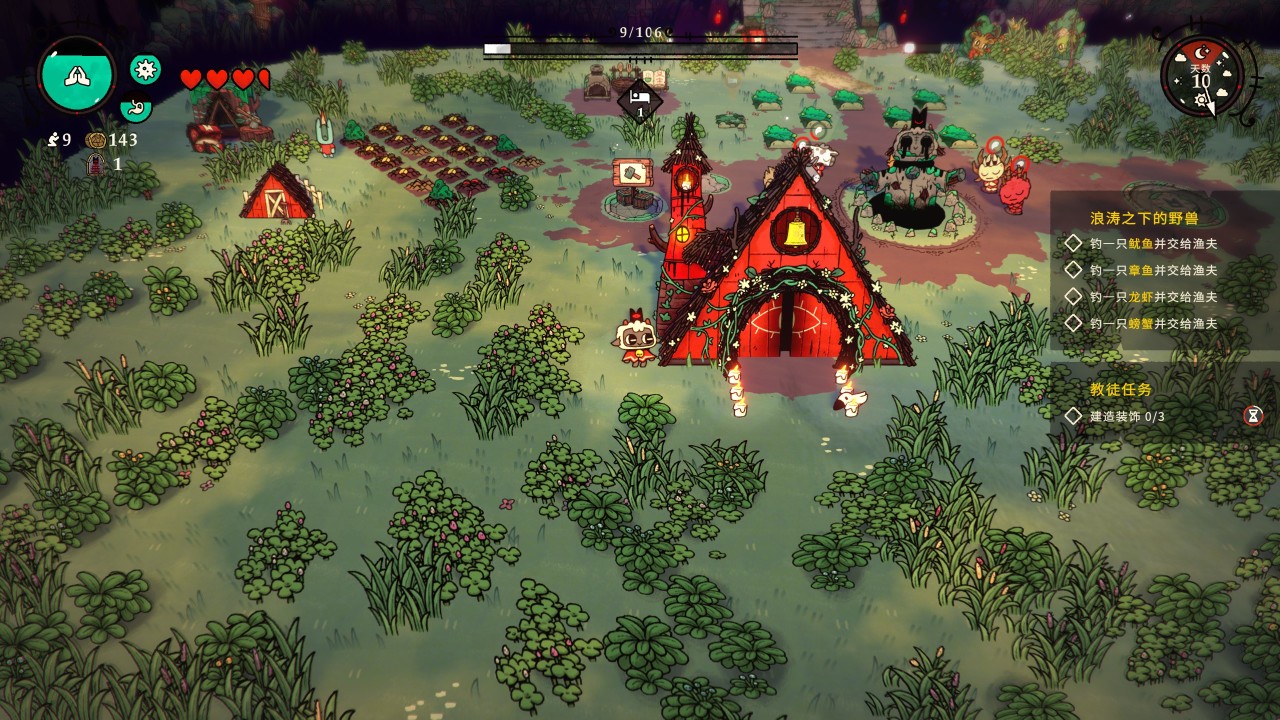Choose the 螃蟹 fishing objective
This screenshot has width=1280, height=720.
click(x=1152, y=323)
